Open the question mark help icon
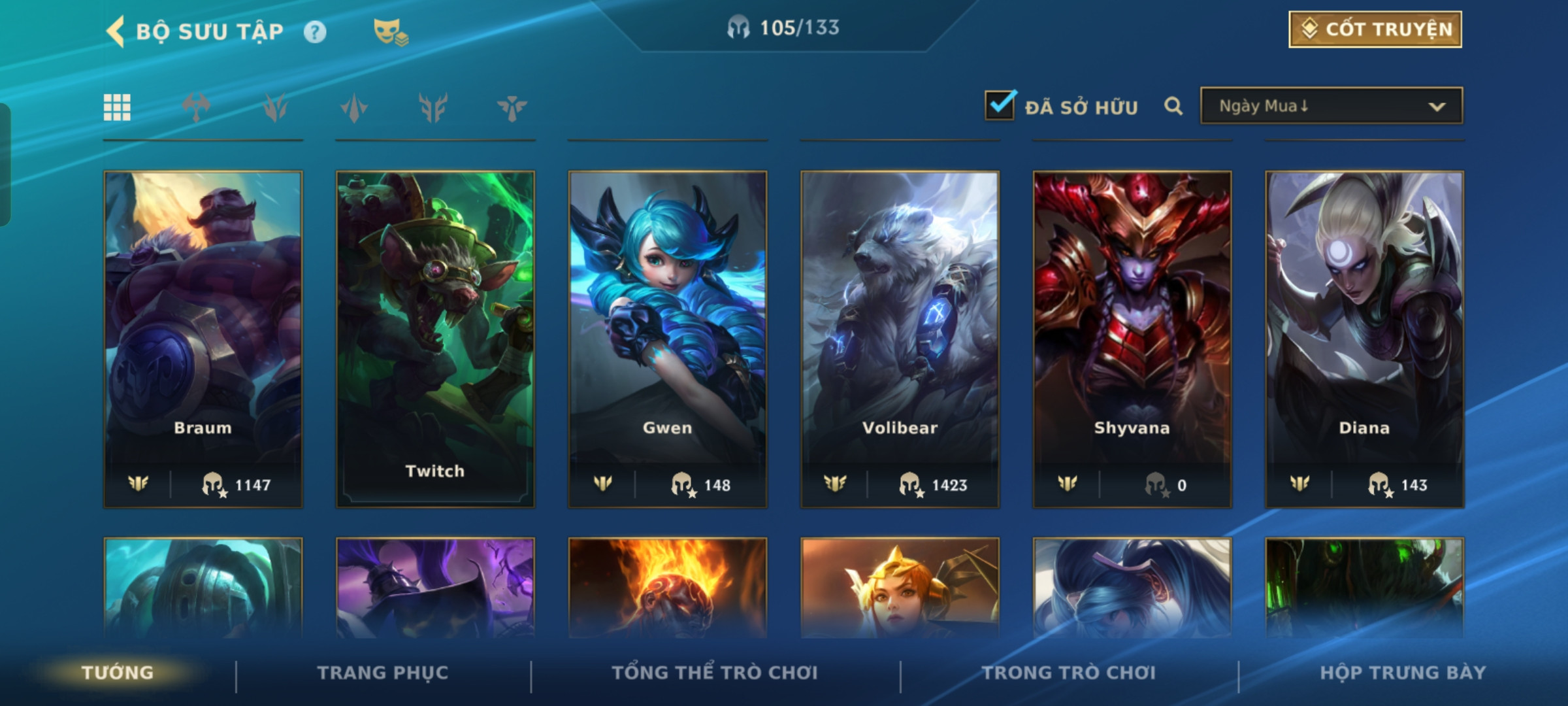The height and width of the screenshot is (706, 1568). [315, 32]
